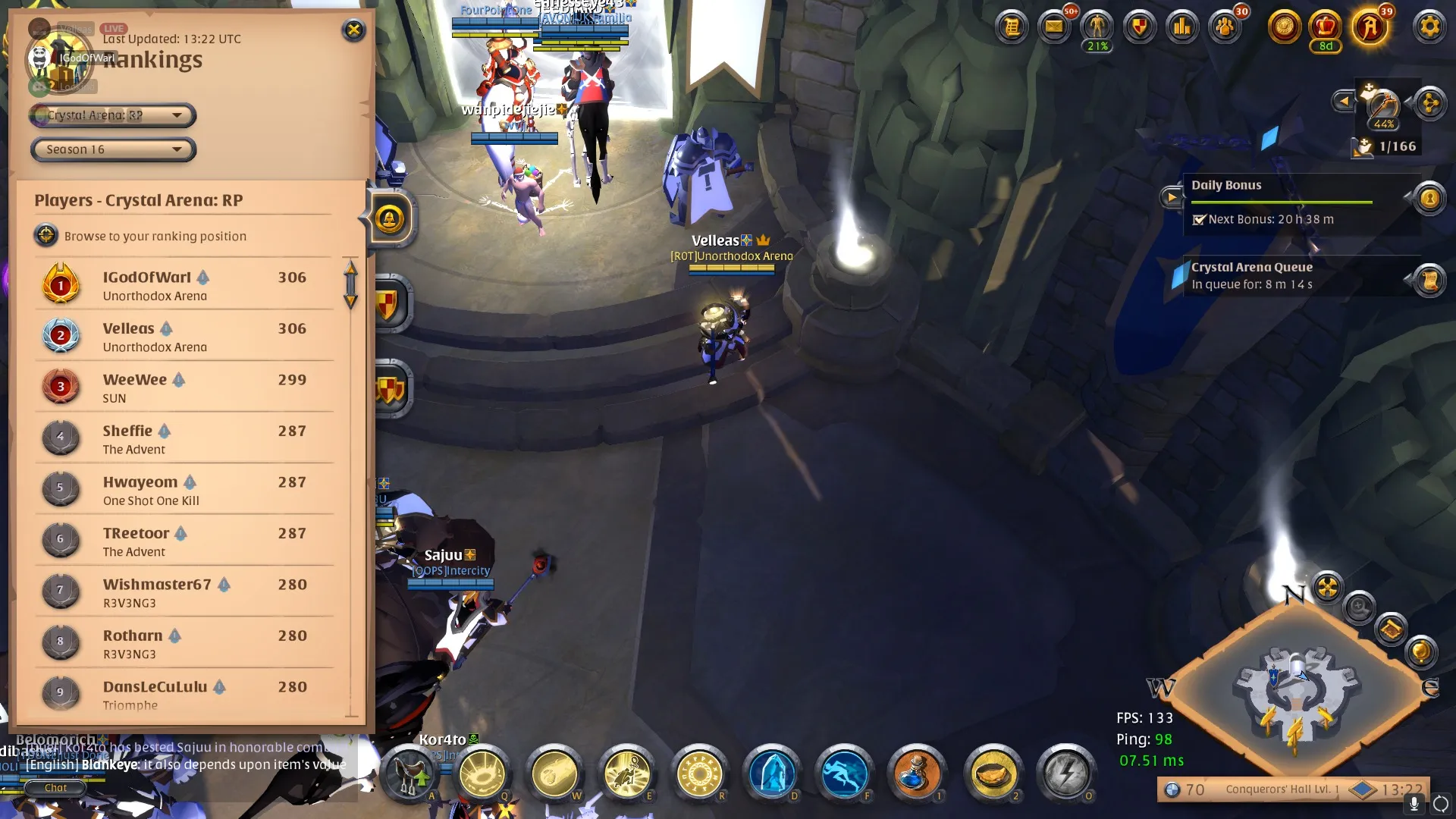
Task: Activate the mount horse ability
Action: pyautogui.click(x=409, y=773)
